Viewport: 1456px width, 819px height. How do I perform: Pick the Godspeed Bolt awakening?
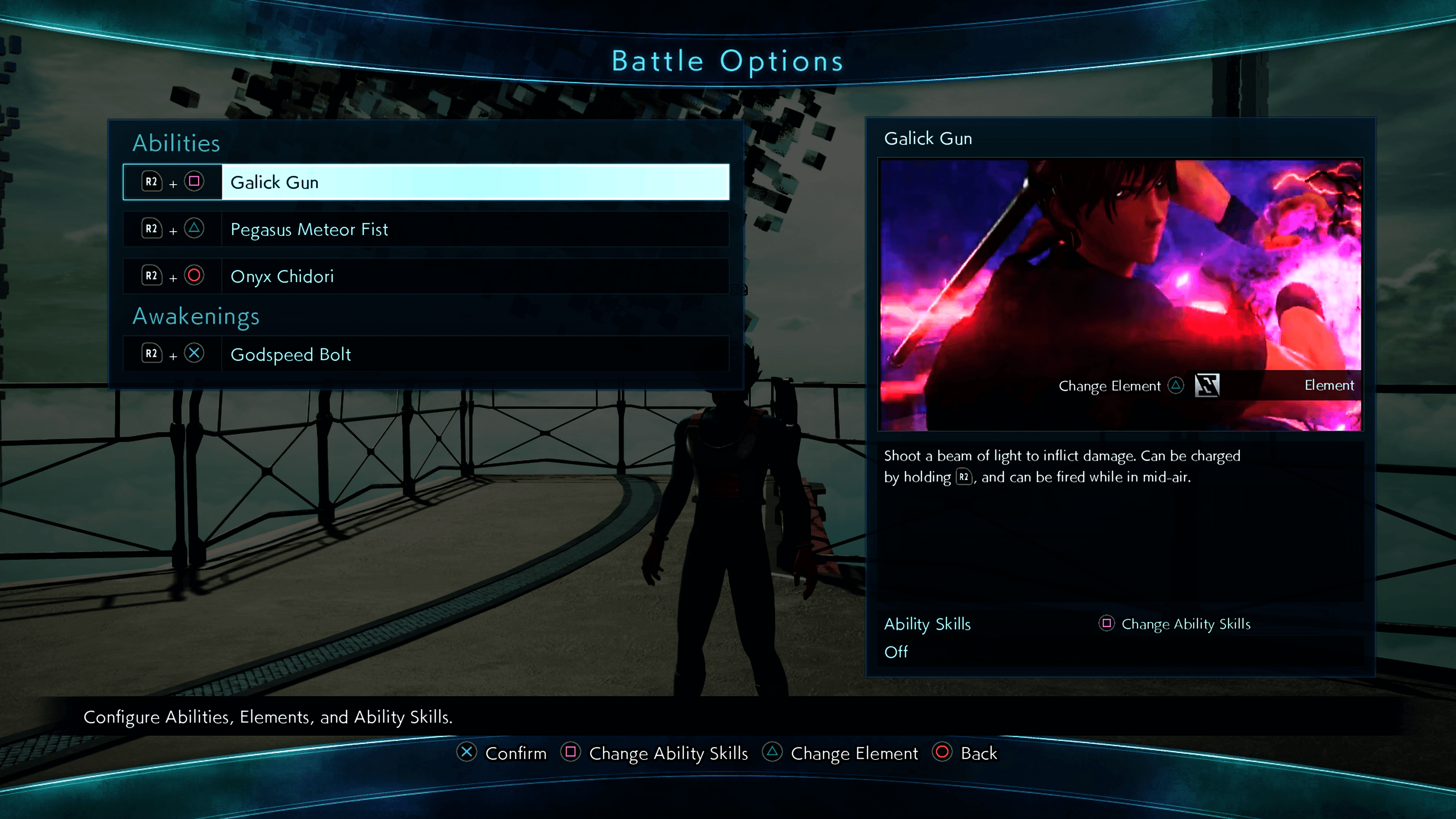point(425,354)
